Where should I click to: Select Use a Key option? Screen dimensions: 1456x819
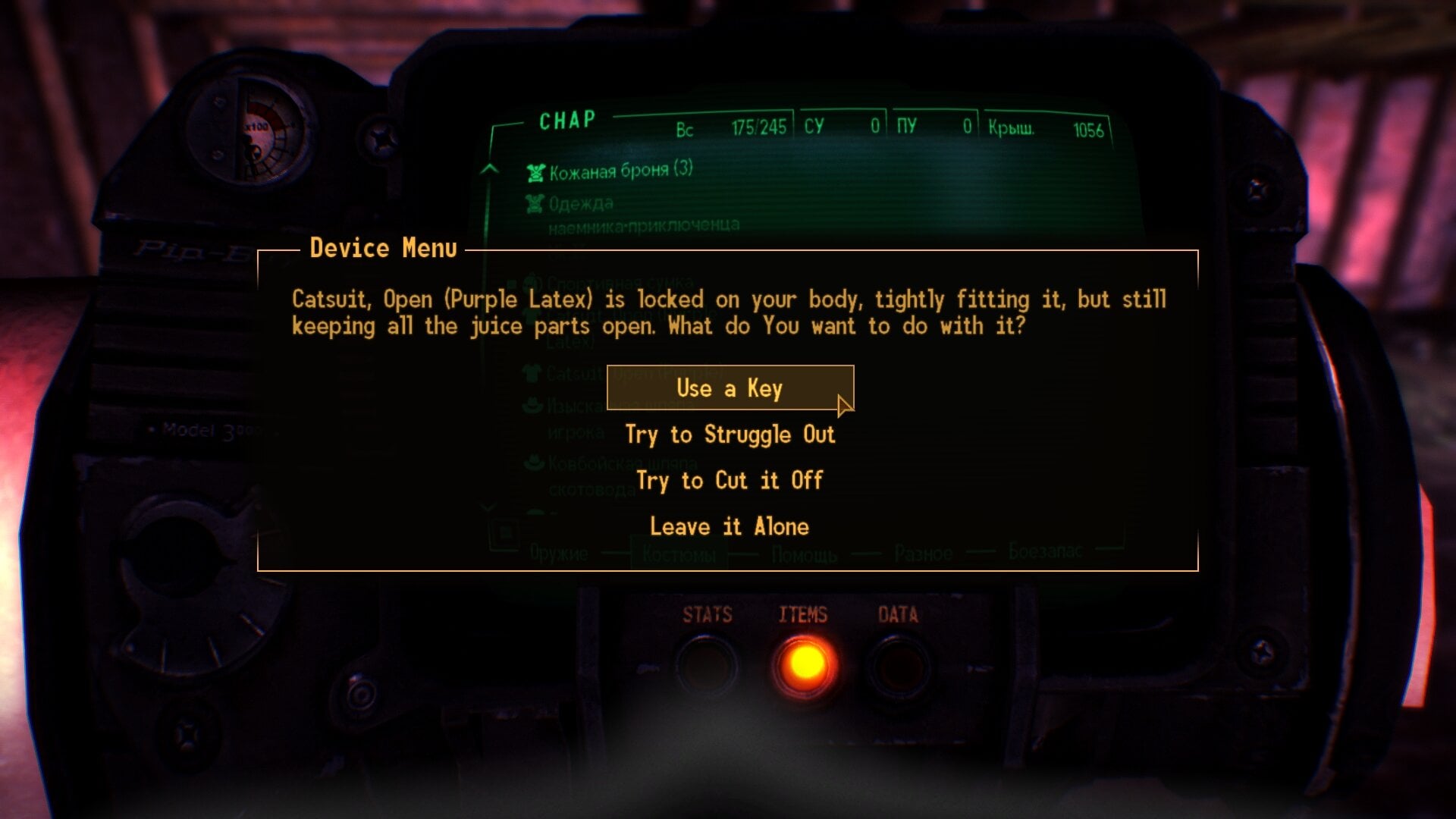click(730, 388)
